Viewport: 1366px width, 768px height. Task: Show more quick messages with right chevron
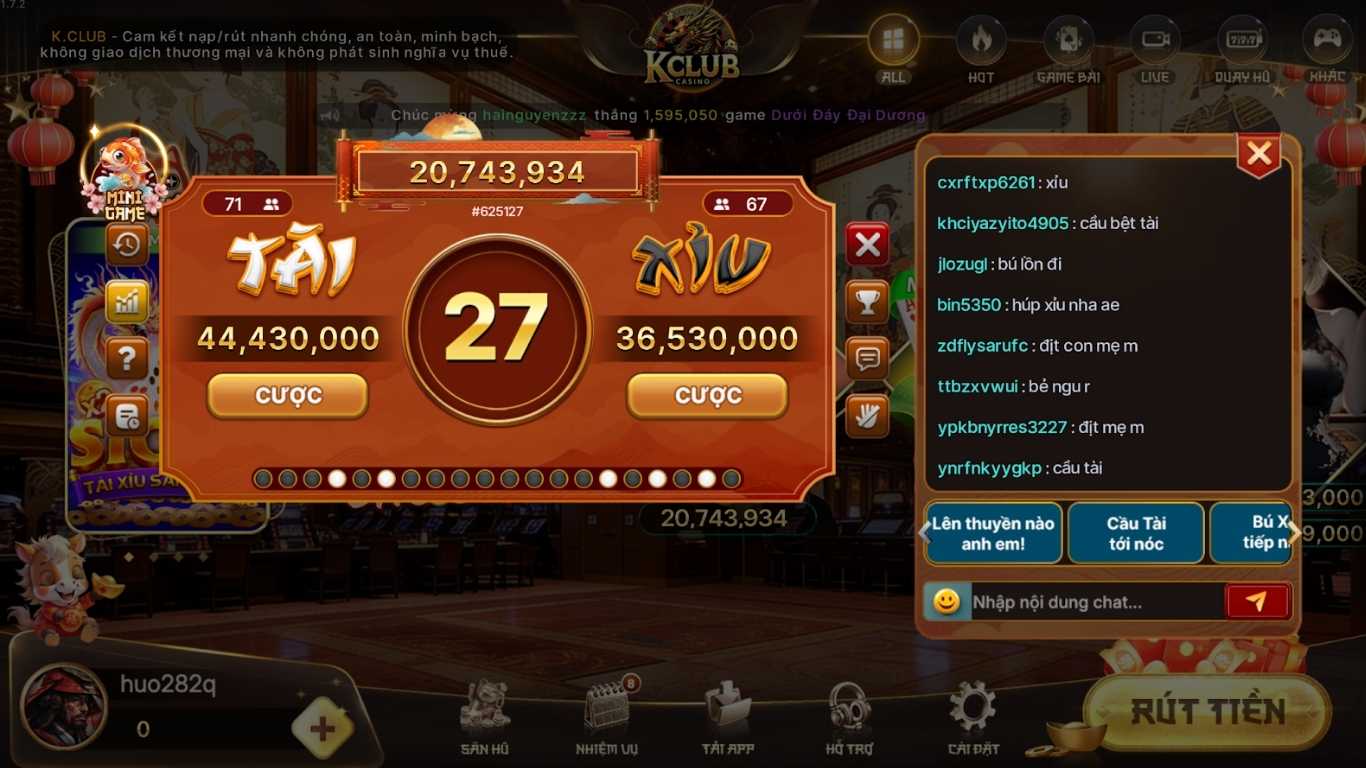pyautogui.click(x=1295, y=533)
